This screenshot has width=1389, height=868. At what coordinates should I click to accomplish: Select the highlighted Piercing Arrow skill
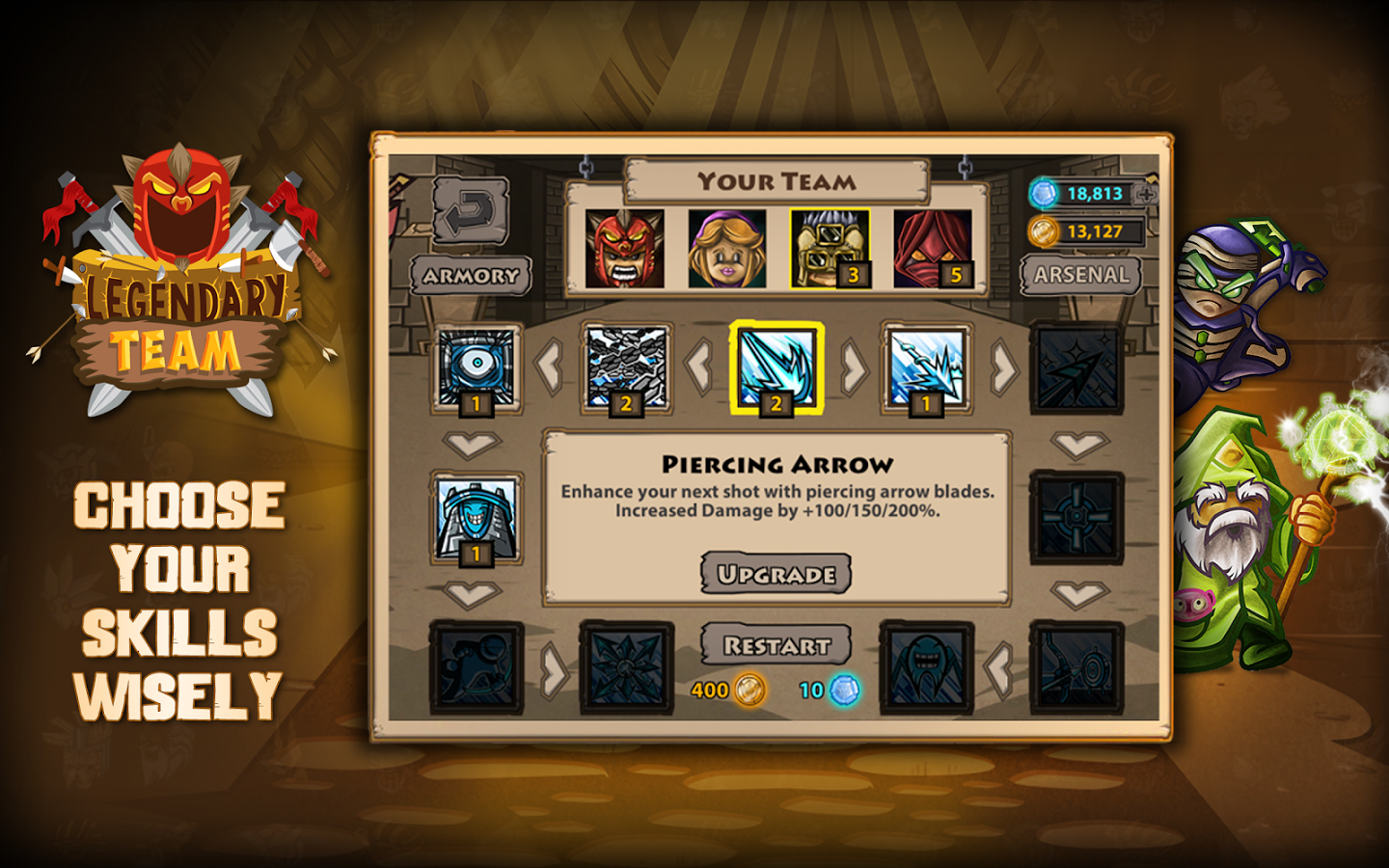(776, 368)
